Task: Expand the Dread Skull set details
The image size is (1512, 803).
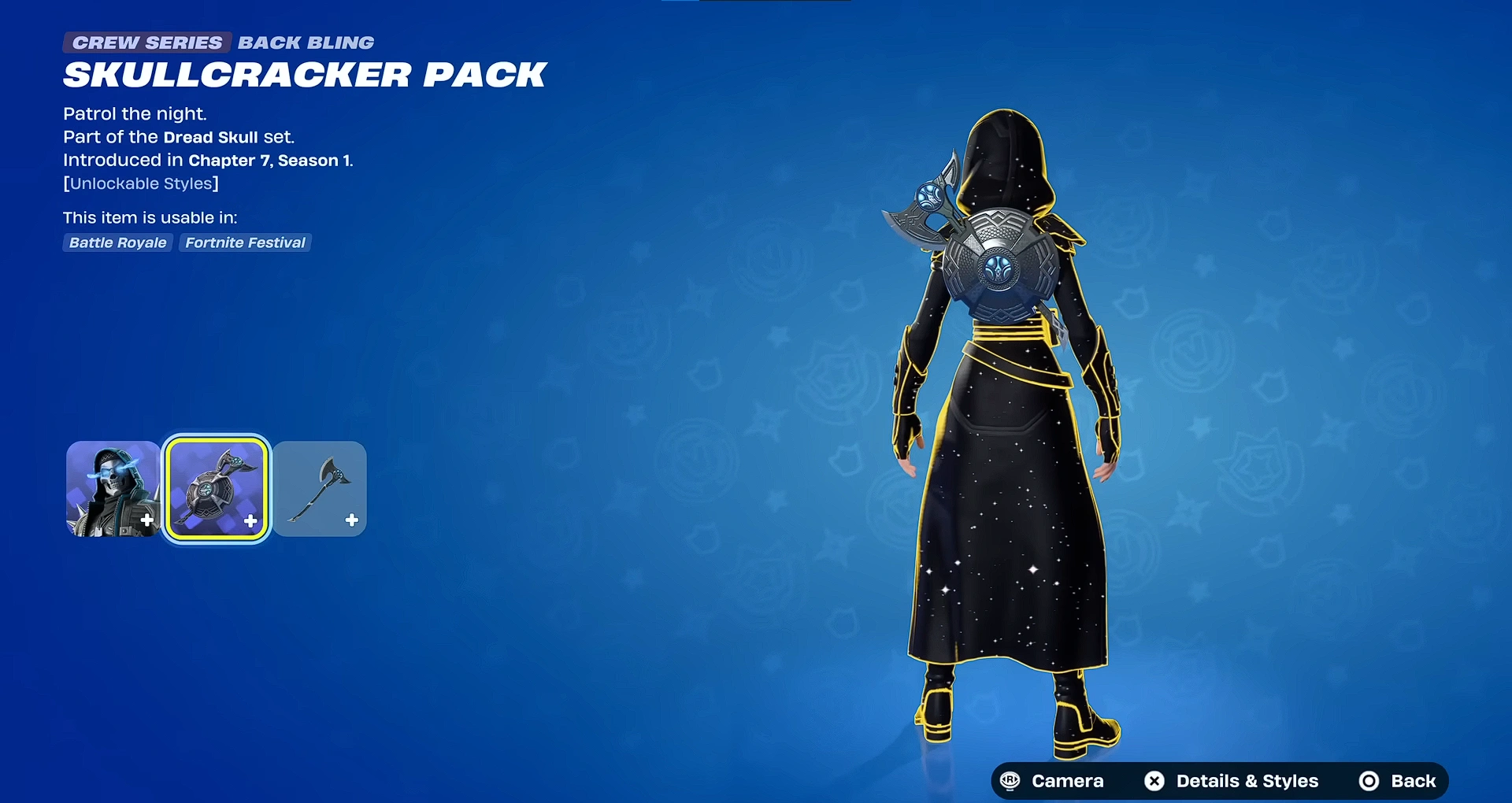Action: point(210,136)
